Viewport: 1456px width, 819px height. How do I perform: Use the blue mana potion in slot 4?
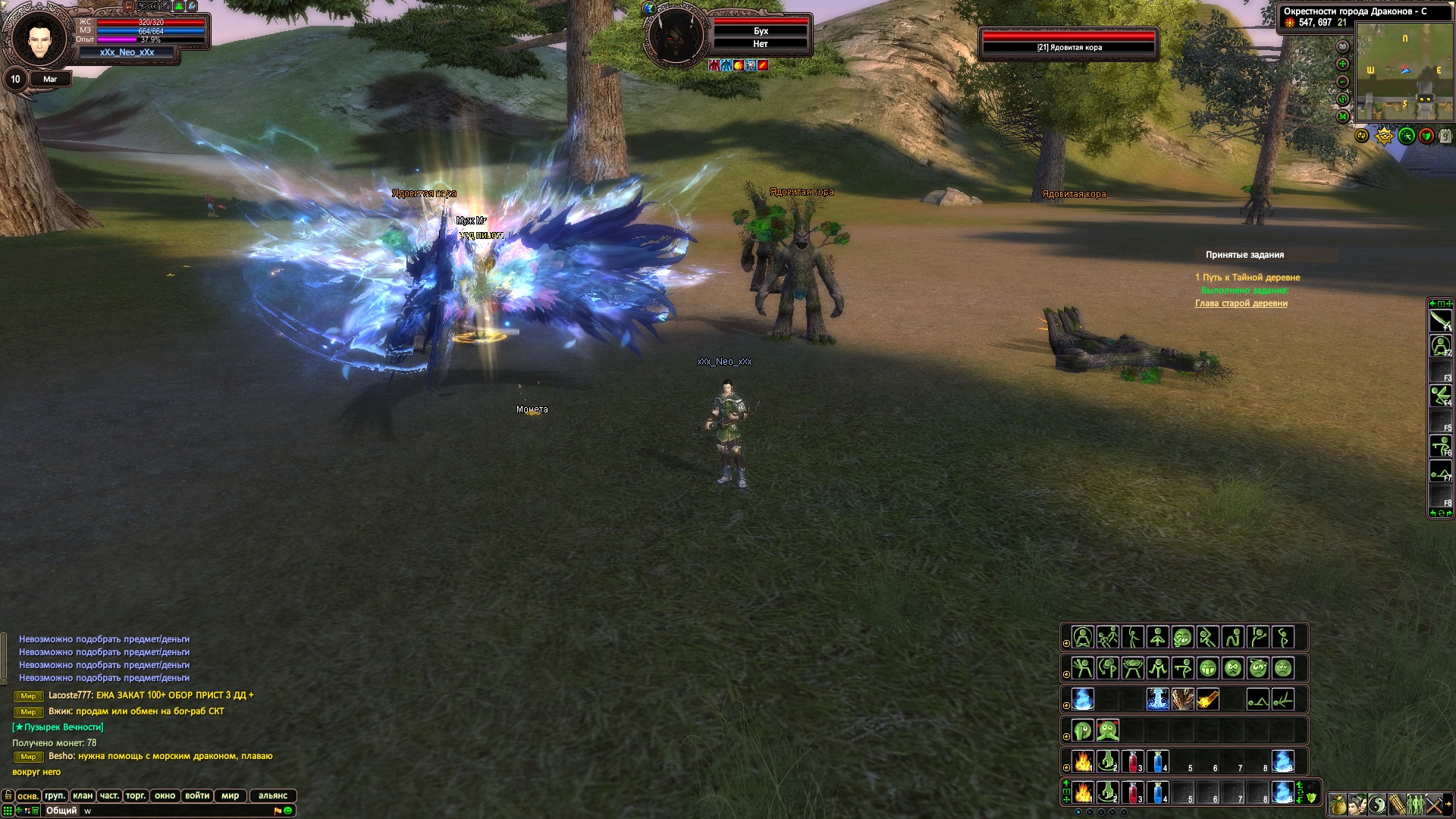[x=1158, y=761]
